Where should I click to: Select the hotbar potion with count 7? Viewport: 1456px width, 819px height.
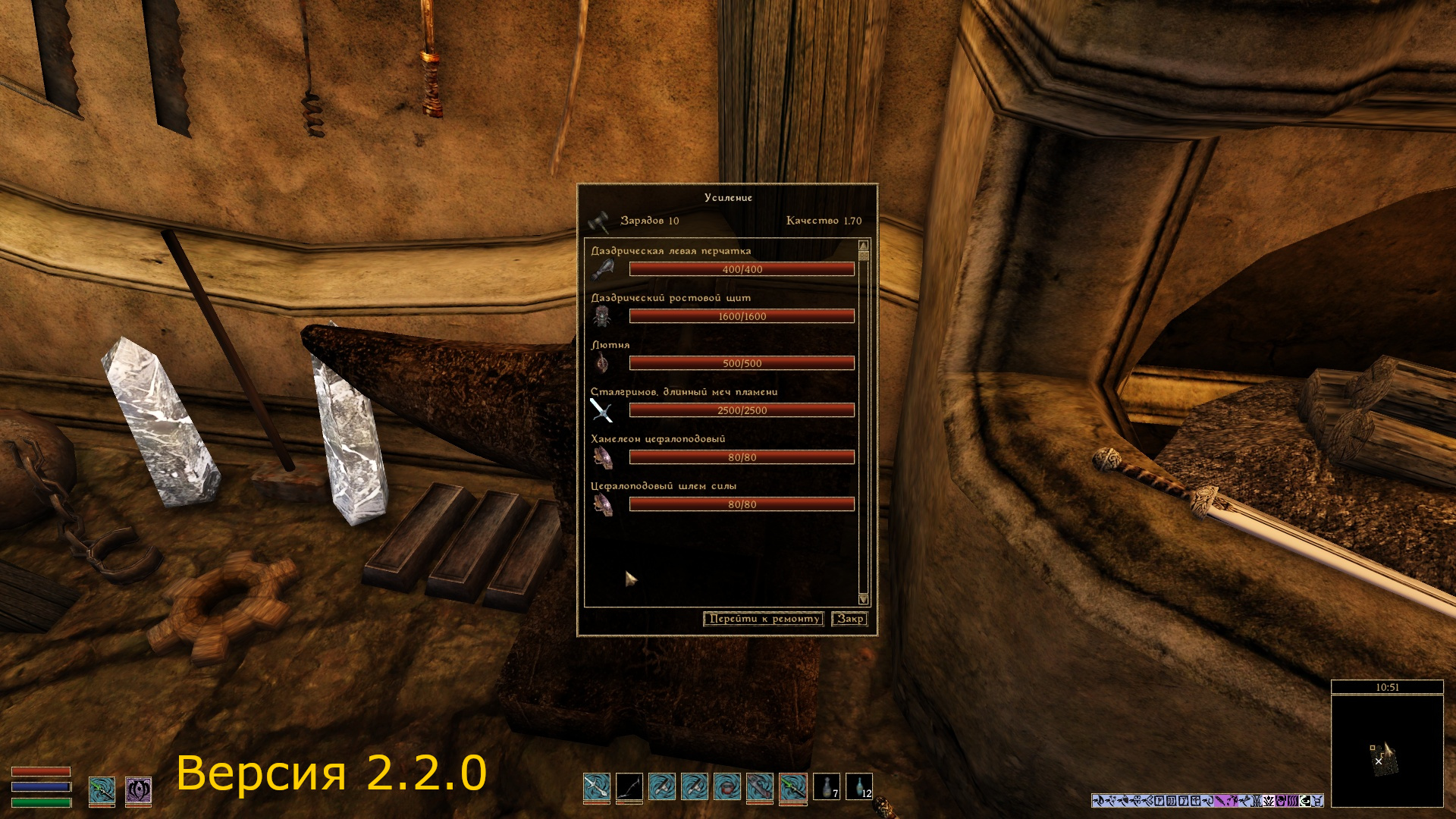tap(827, 787)
